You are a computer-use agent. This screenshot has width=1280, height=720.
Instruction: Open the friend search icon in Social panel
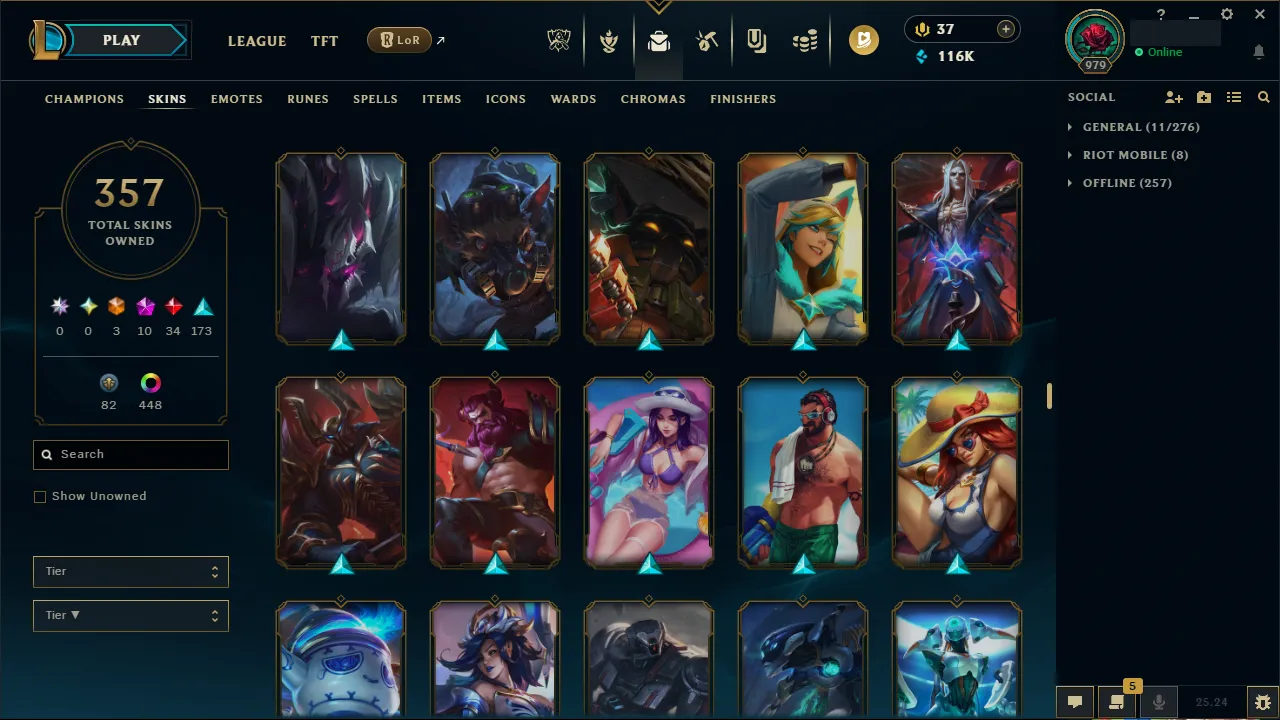pos(1264,97)
